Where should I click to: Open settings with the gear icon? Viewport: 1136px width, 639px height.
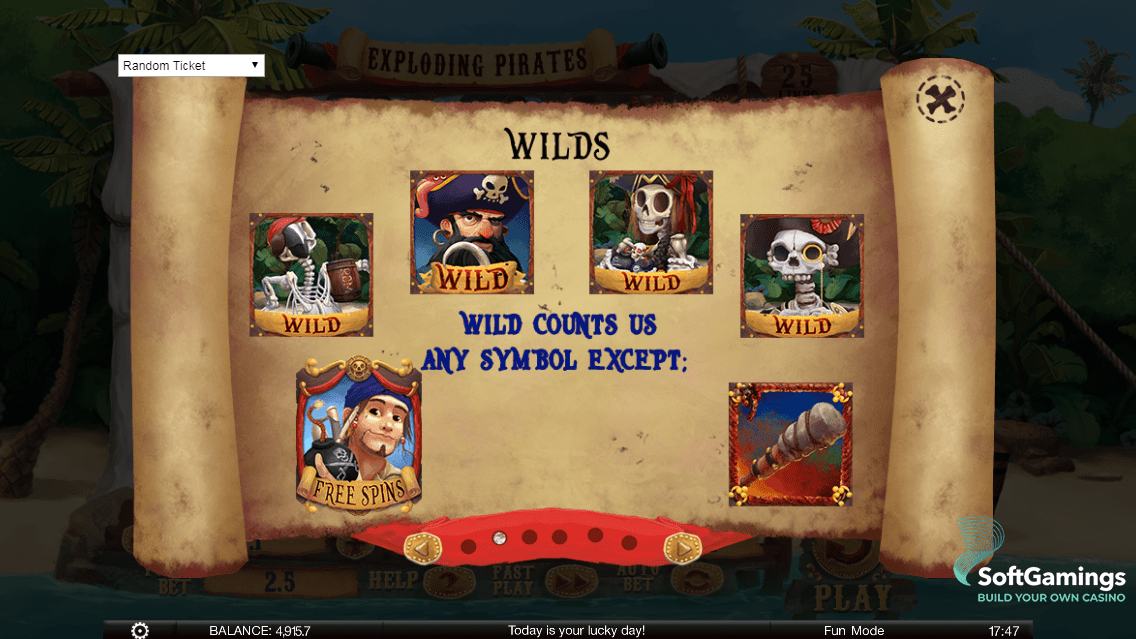pos(140,630)
